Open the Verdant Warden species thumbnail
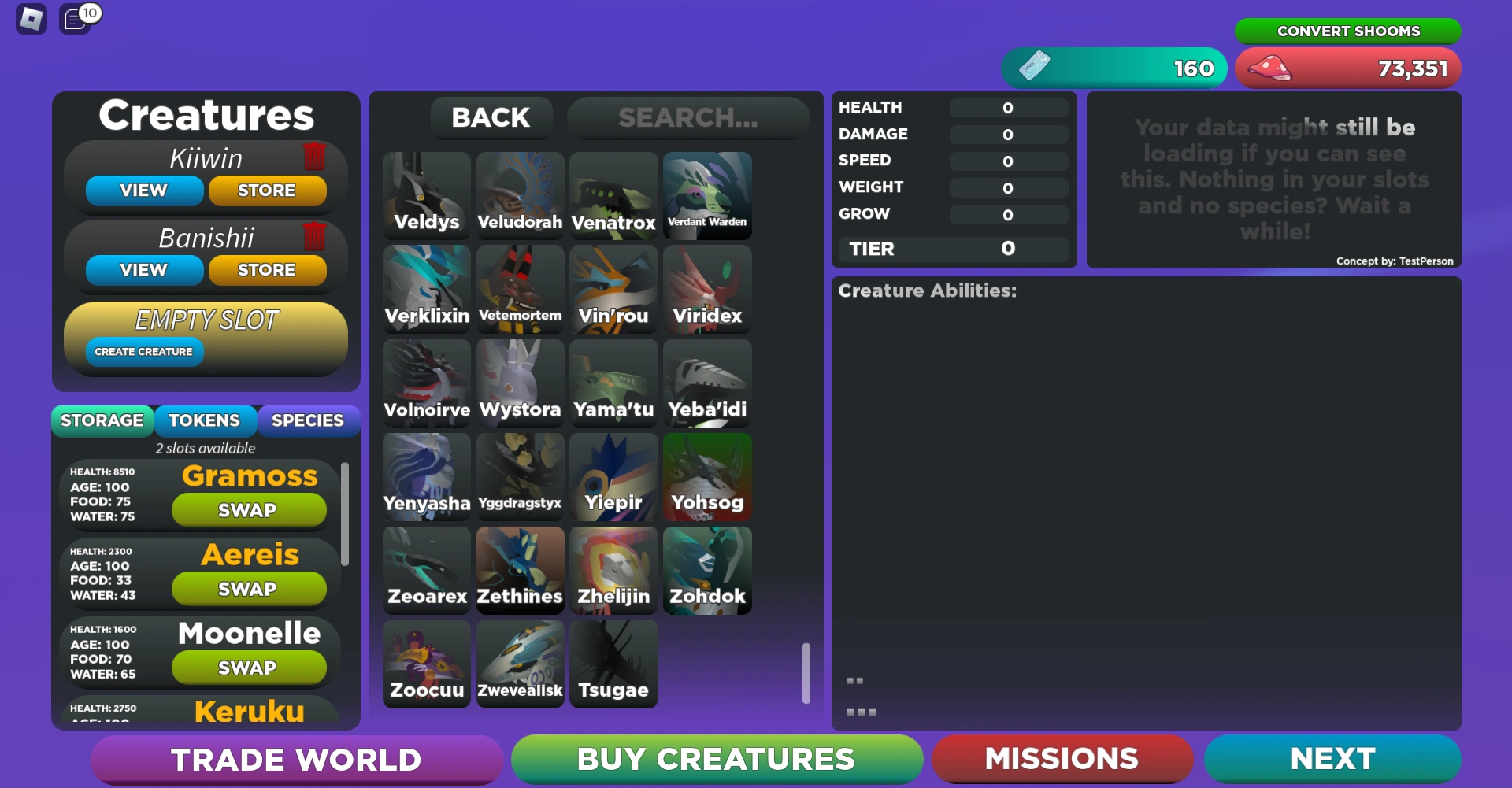The image size is (1512, 788). tap(706, 195)
